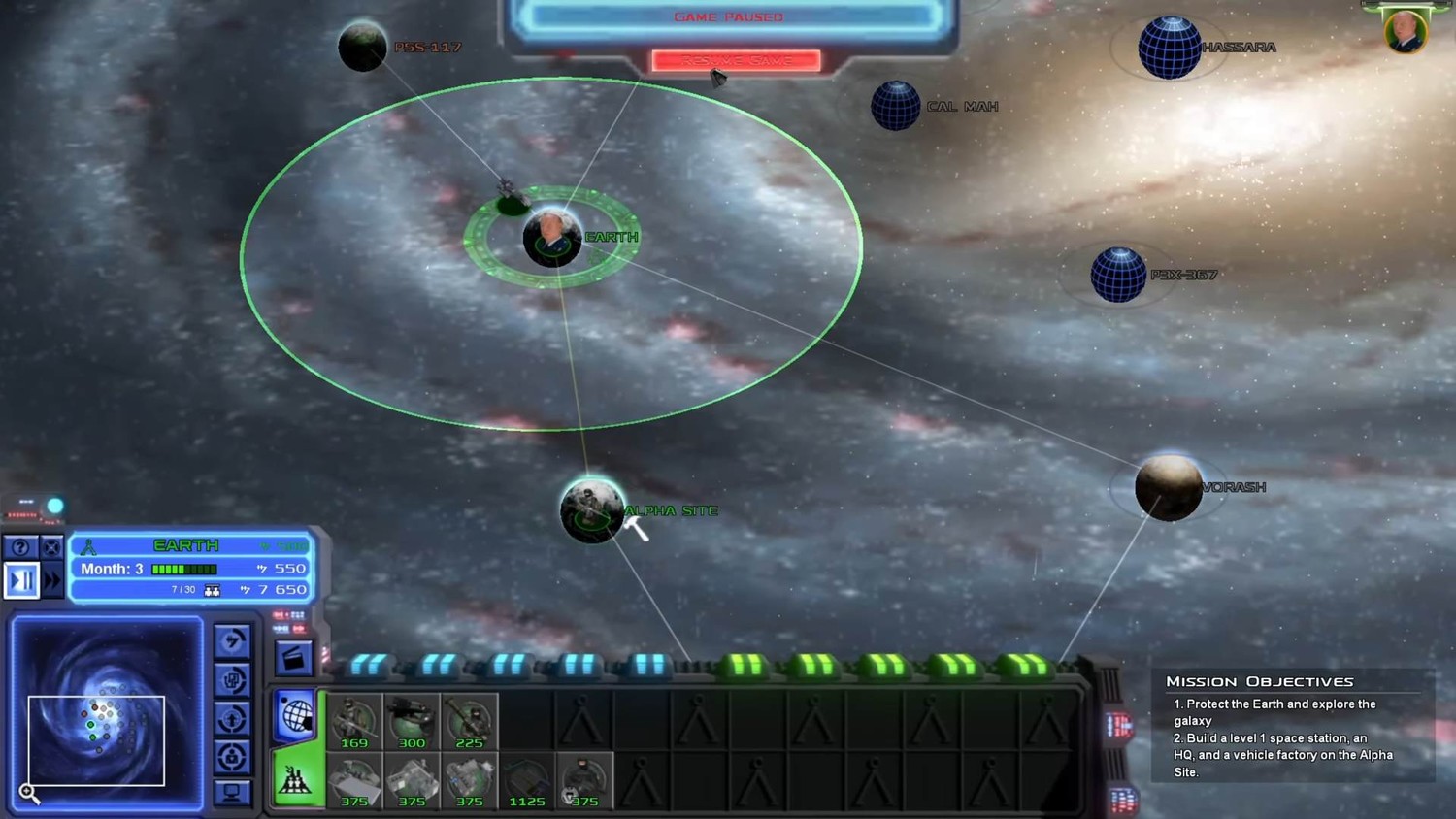The width and height of the screenshot is (1456, 819).
Task: Click the red Resume Game button
Action: click(736, 60)
